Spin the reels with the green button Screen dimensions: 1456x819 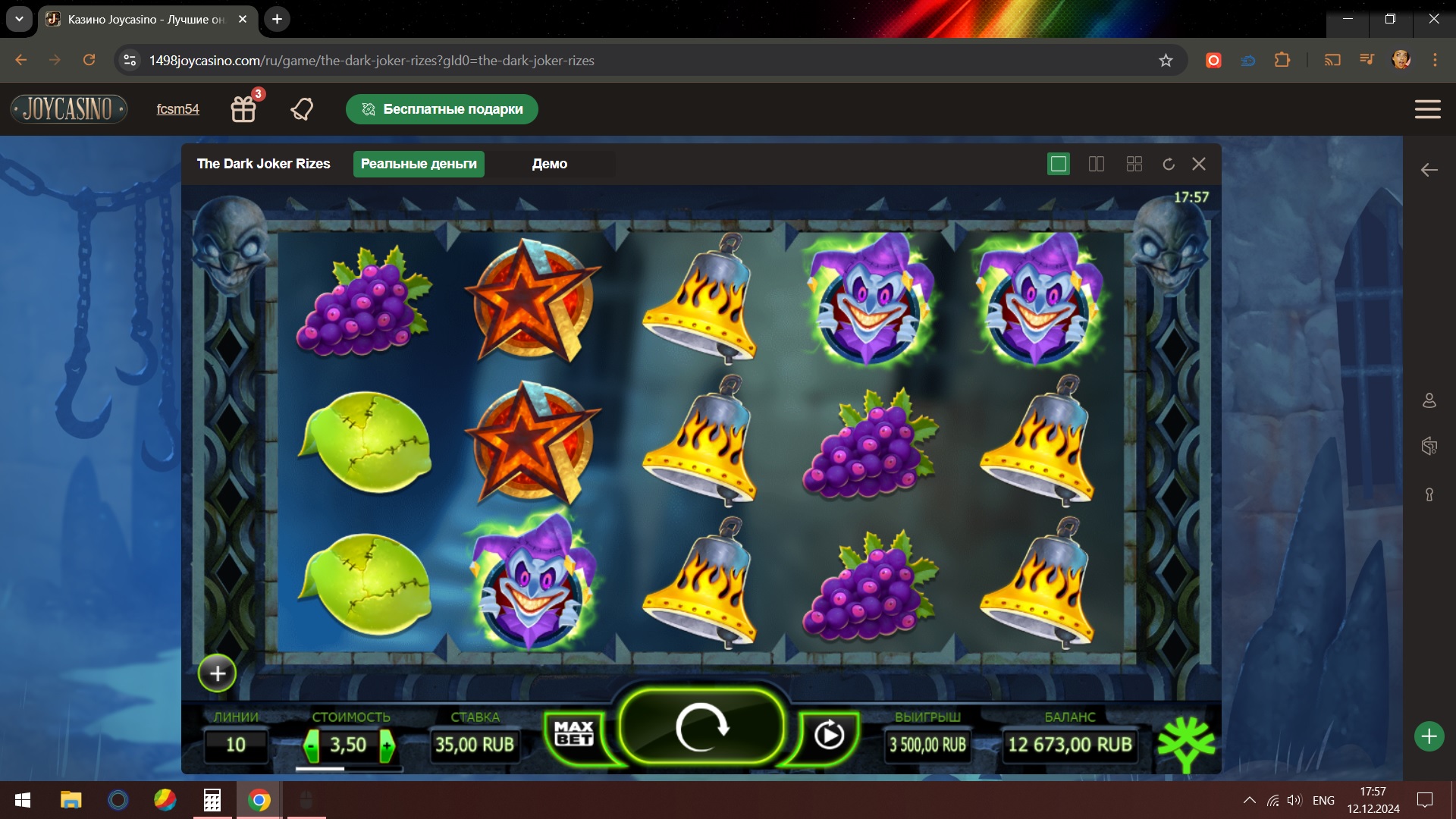(x=701, y=728)
